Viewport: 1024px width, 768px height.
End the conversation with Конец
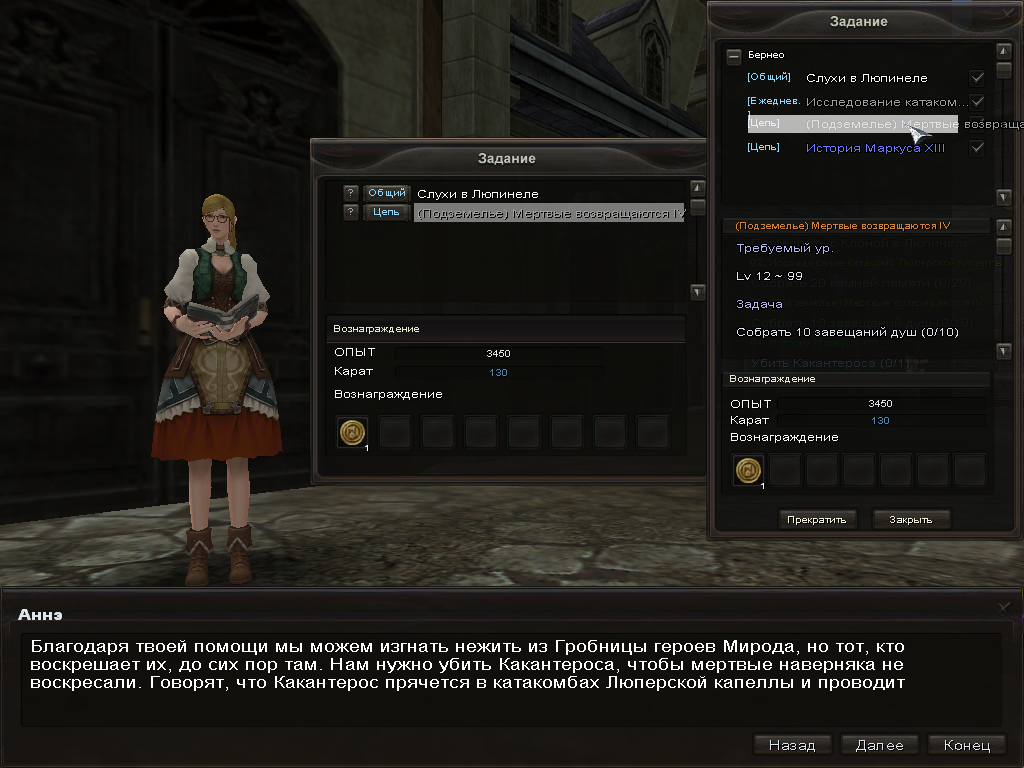pos(966,745)
